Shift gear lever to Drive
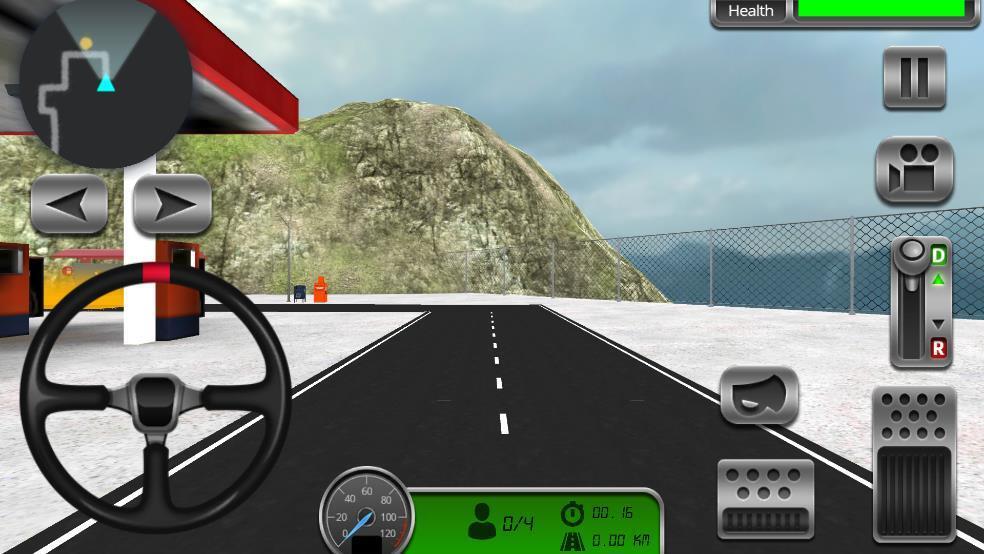 click(x=938, y=257)
